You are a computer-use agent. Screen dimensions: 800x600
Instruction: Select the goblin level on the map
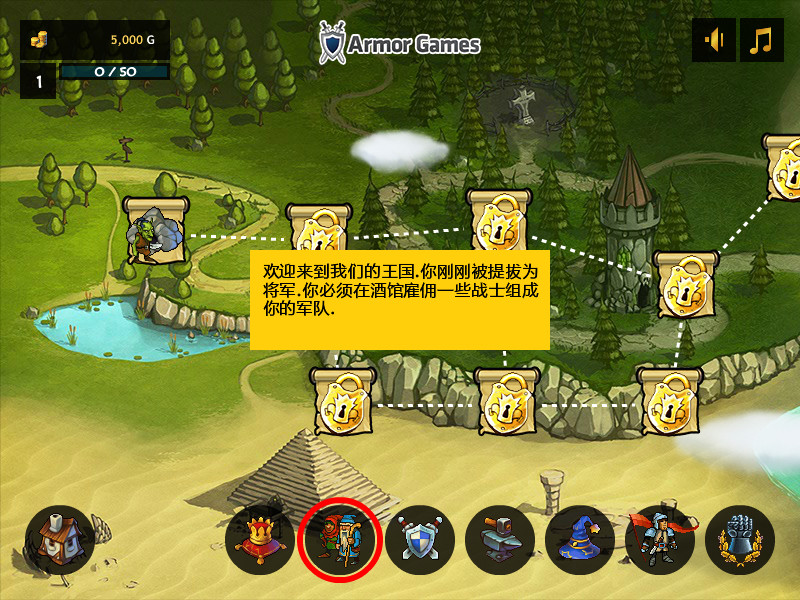[x=155, y=231]
